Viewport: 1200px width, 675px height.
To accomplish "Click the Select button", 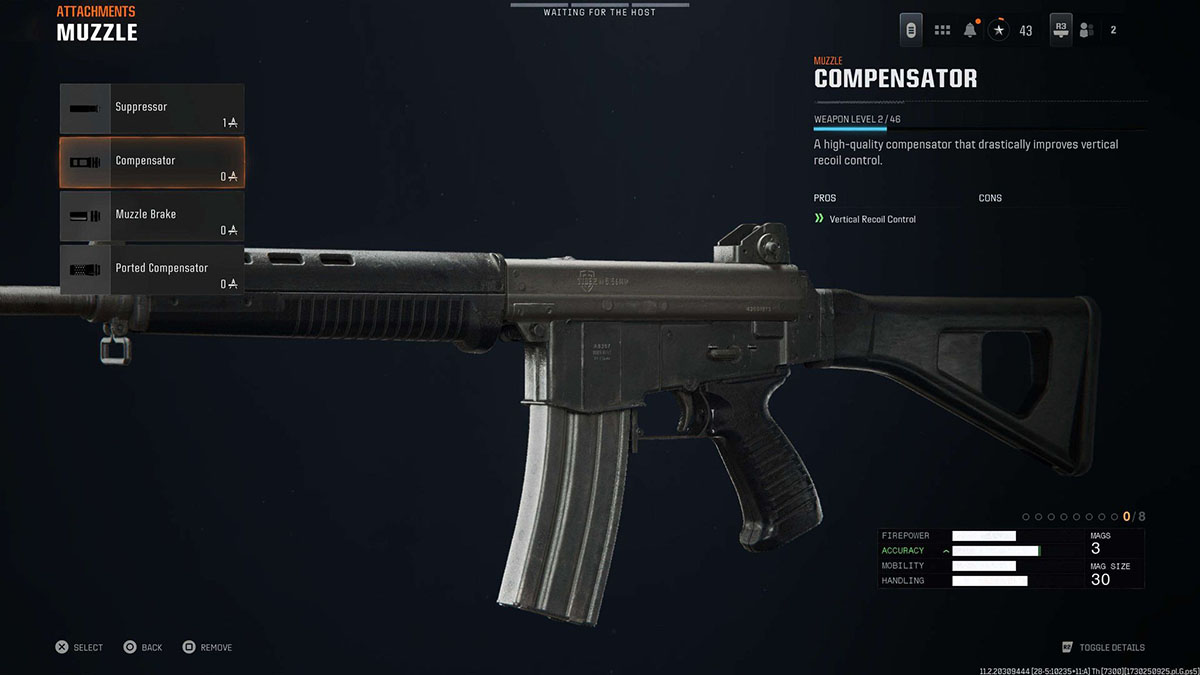I will tap(79, 647).
